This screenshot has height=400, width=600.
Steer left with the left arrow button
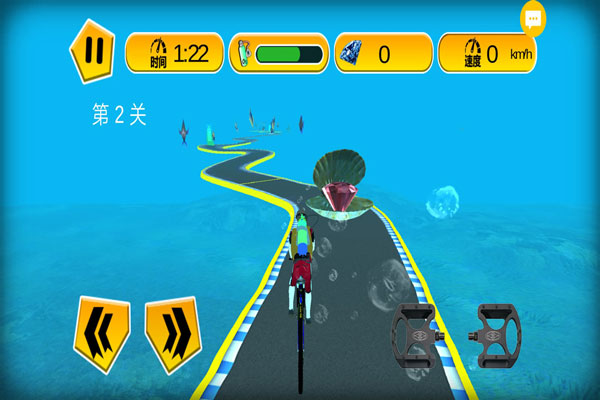coord(101,333)
